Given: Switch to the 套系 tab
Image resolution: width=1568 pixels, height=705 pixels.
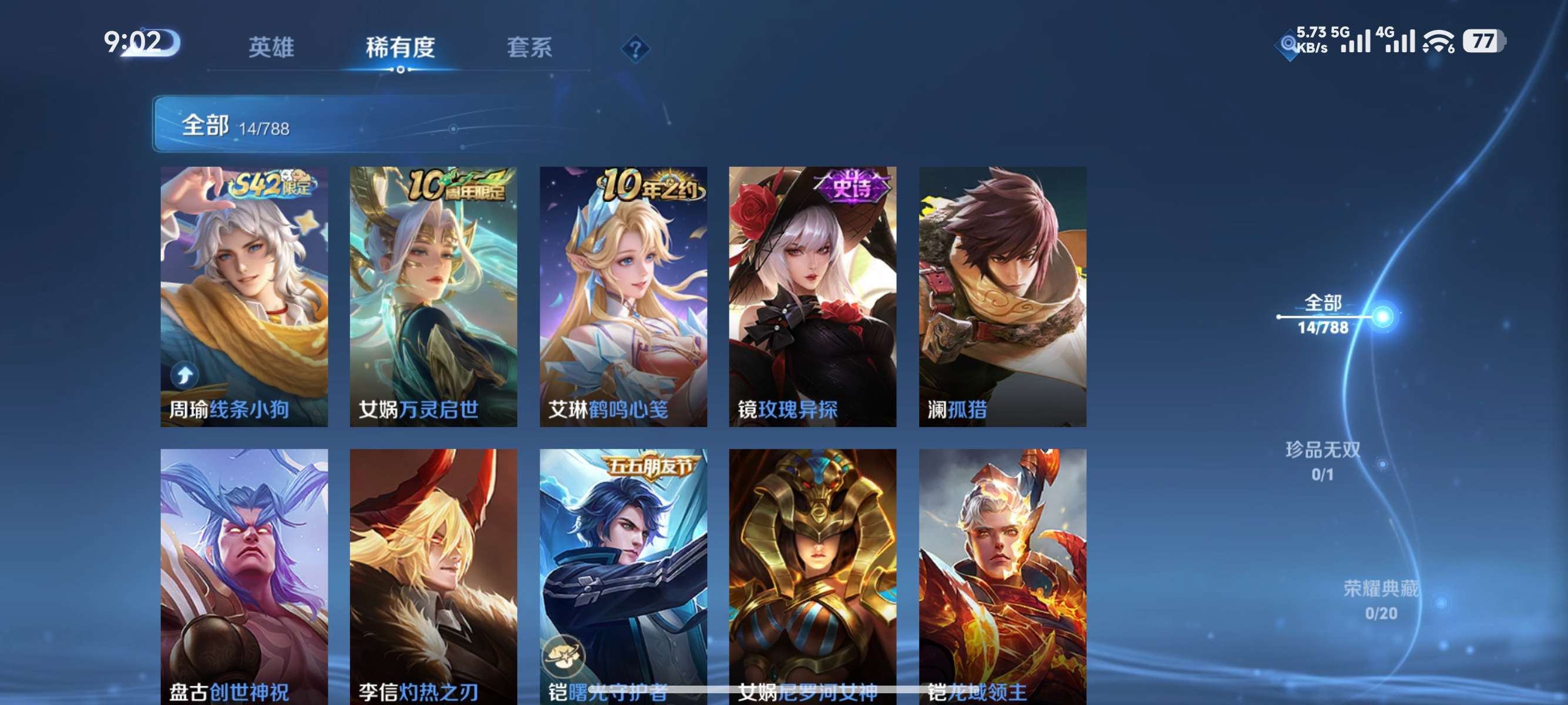Looking at the screenshot, I should click(x=531, y=49).
